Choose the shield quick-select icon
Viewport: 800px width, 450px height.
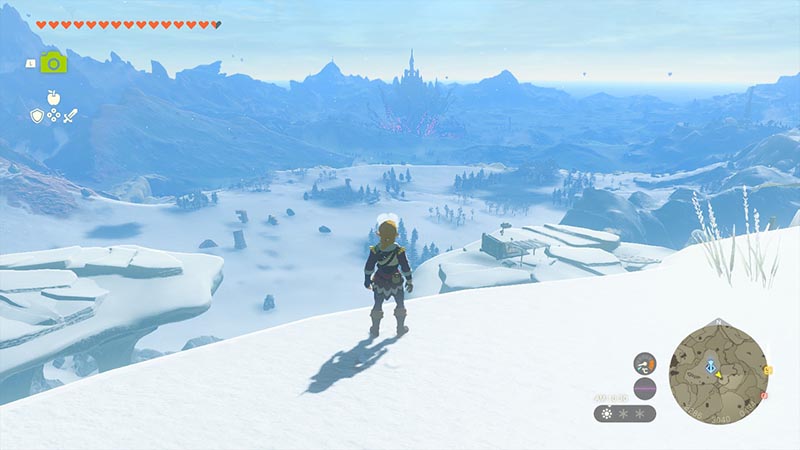pyautogui.click(x=37, y=116)
